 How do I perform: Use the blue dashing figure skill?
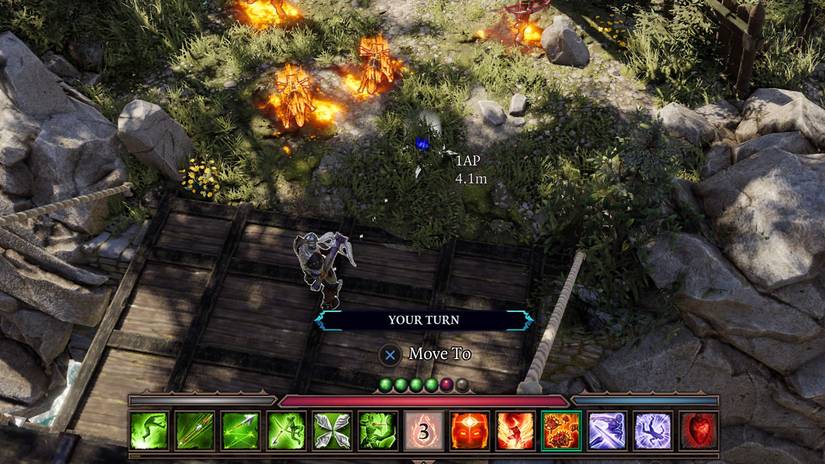607,430
